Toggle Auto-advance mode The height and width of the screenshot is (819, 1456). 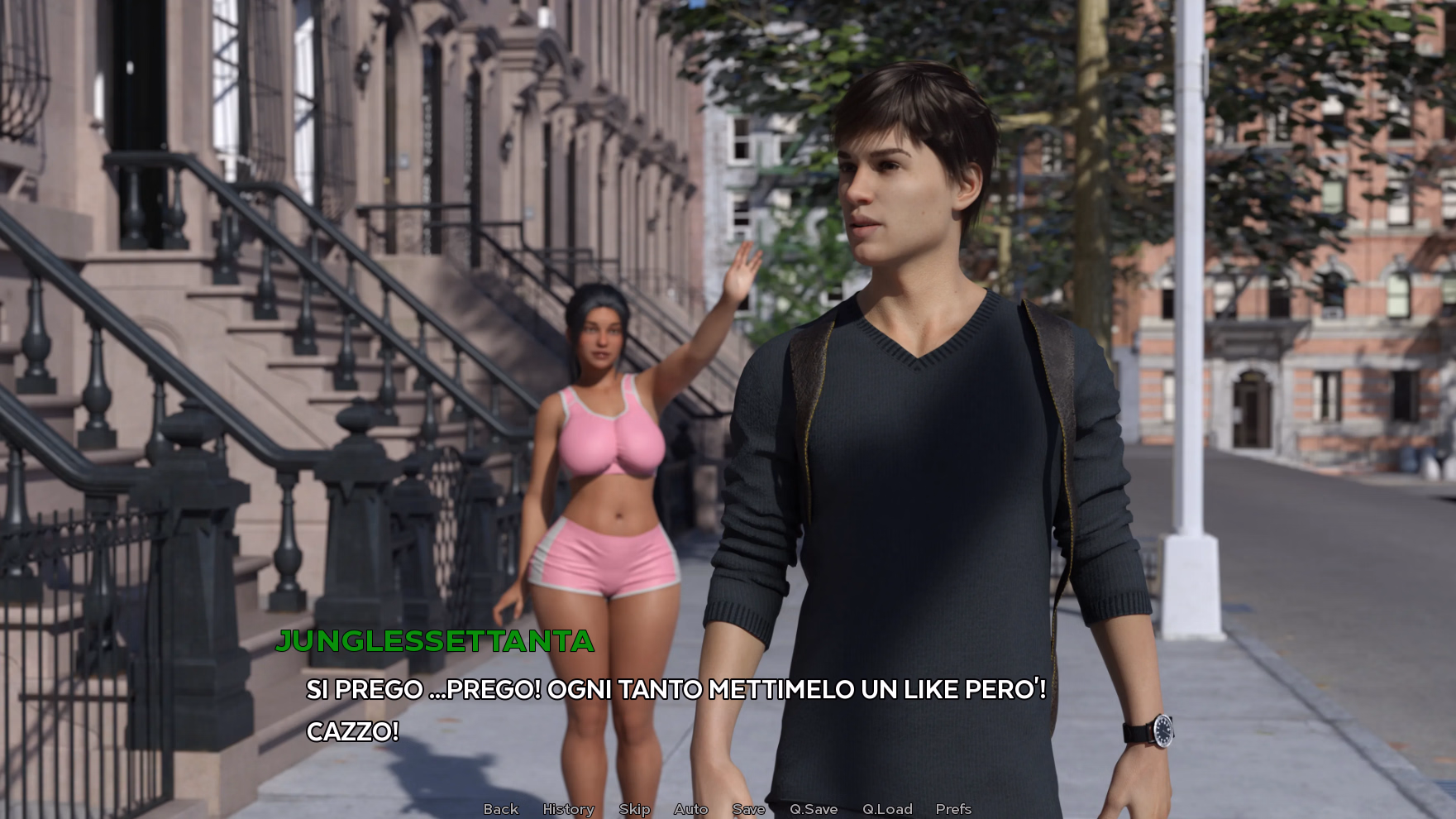pos(690,809)
